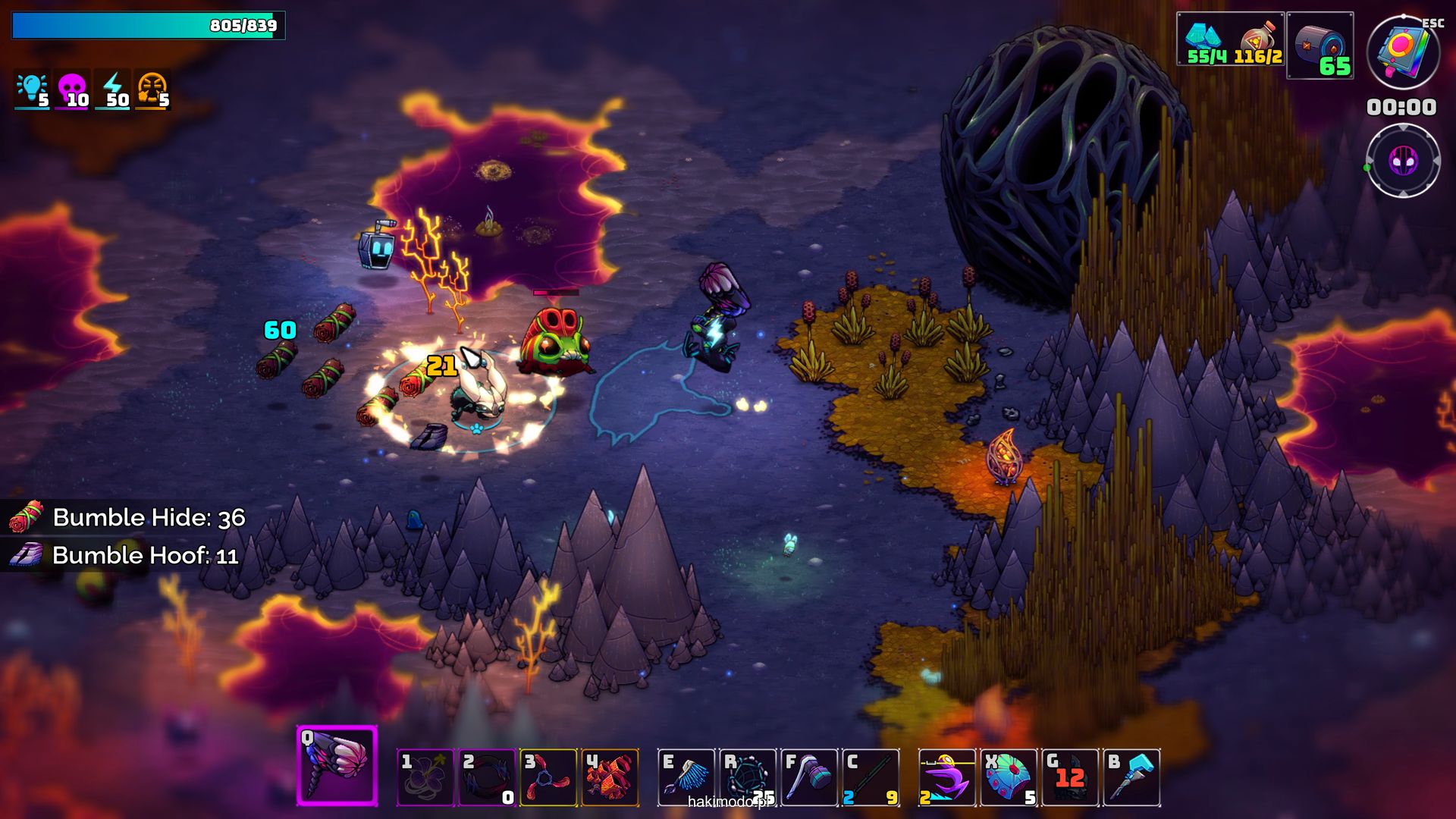Select the dark ring item in slot 2
The height and width of the screenshot is (819, 1456).
coord(488,777)
